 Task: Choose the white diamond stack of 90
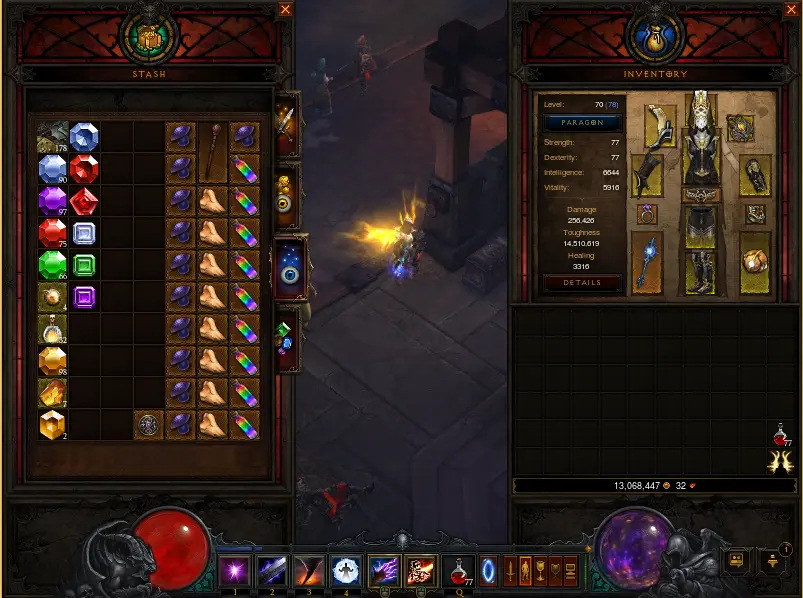coord(52,169)
